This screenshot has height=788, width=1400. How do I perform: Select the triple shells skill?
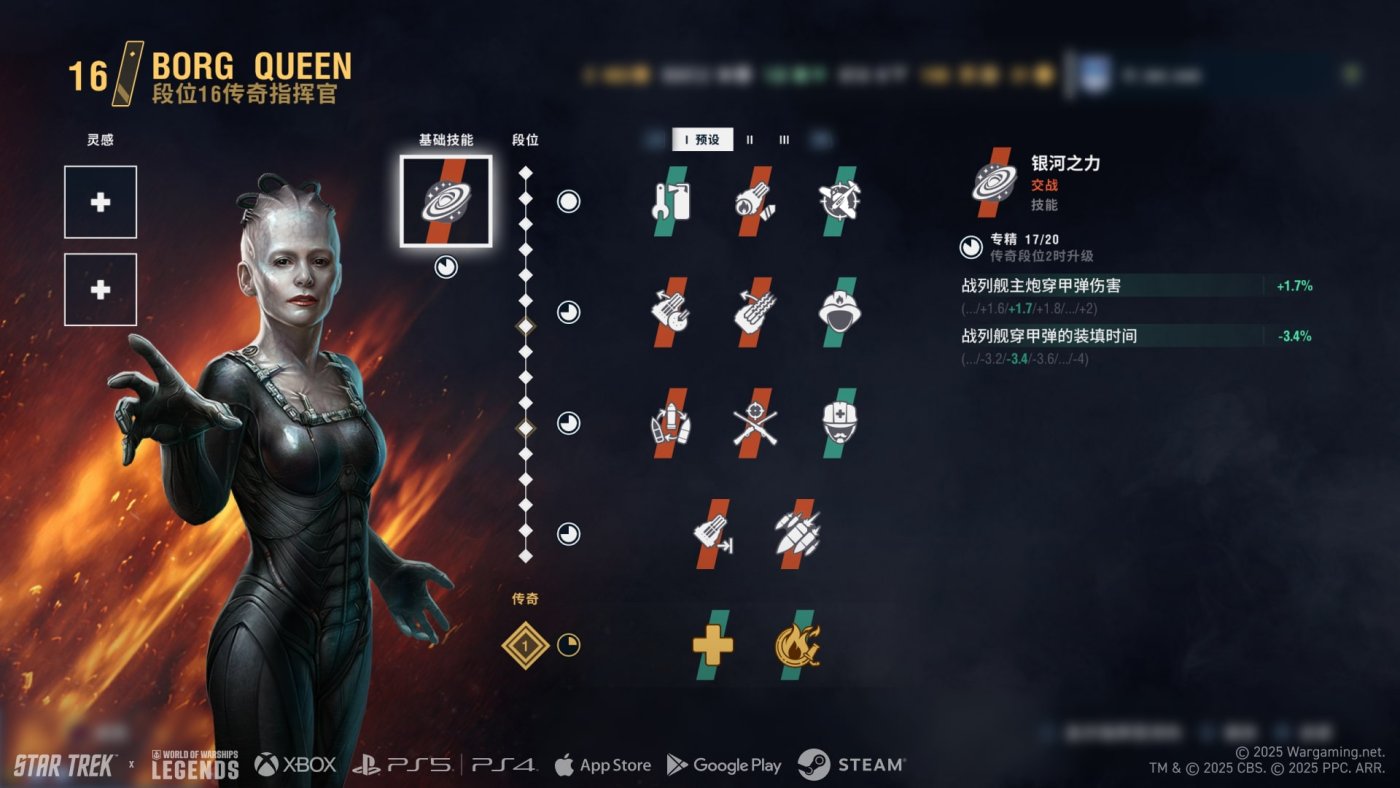coord(797,534)
